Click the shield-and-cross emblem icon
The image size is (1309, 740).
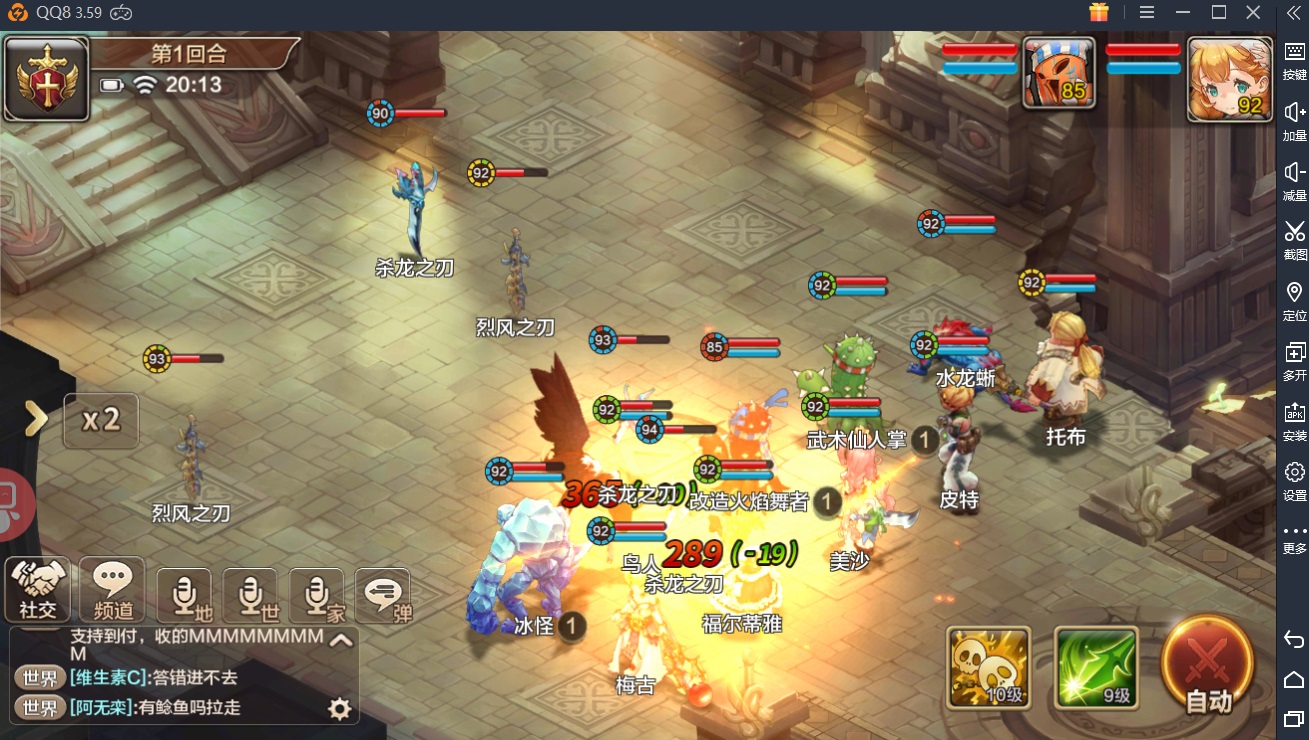(x=46, y=78)
